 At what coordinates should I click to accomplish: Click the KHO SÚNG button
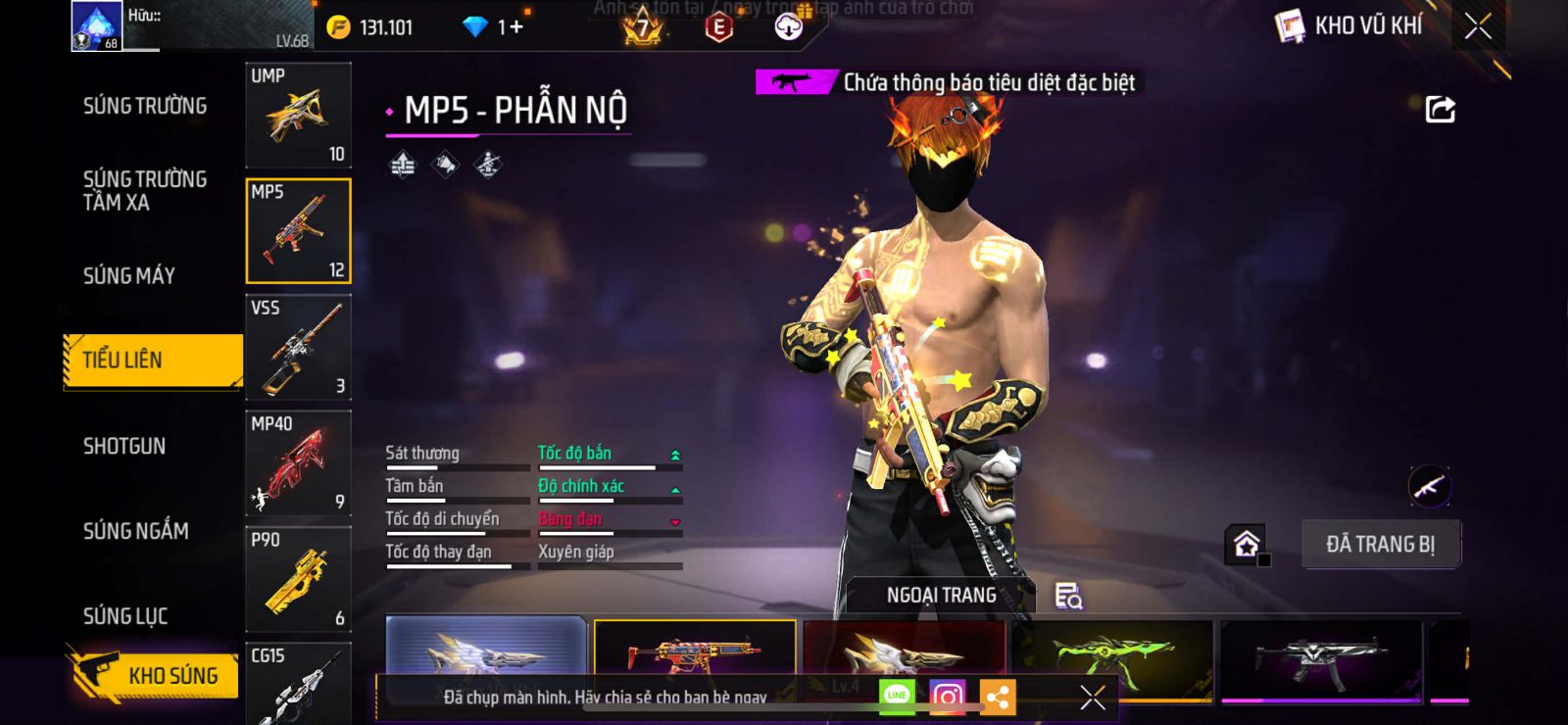[155, 675]
